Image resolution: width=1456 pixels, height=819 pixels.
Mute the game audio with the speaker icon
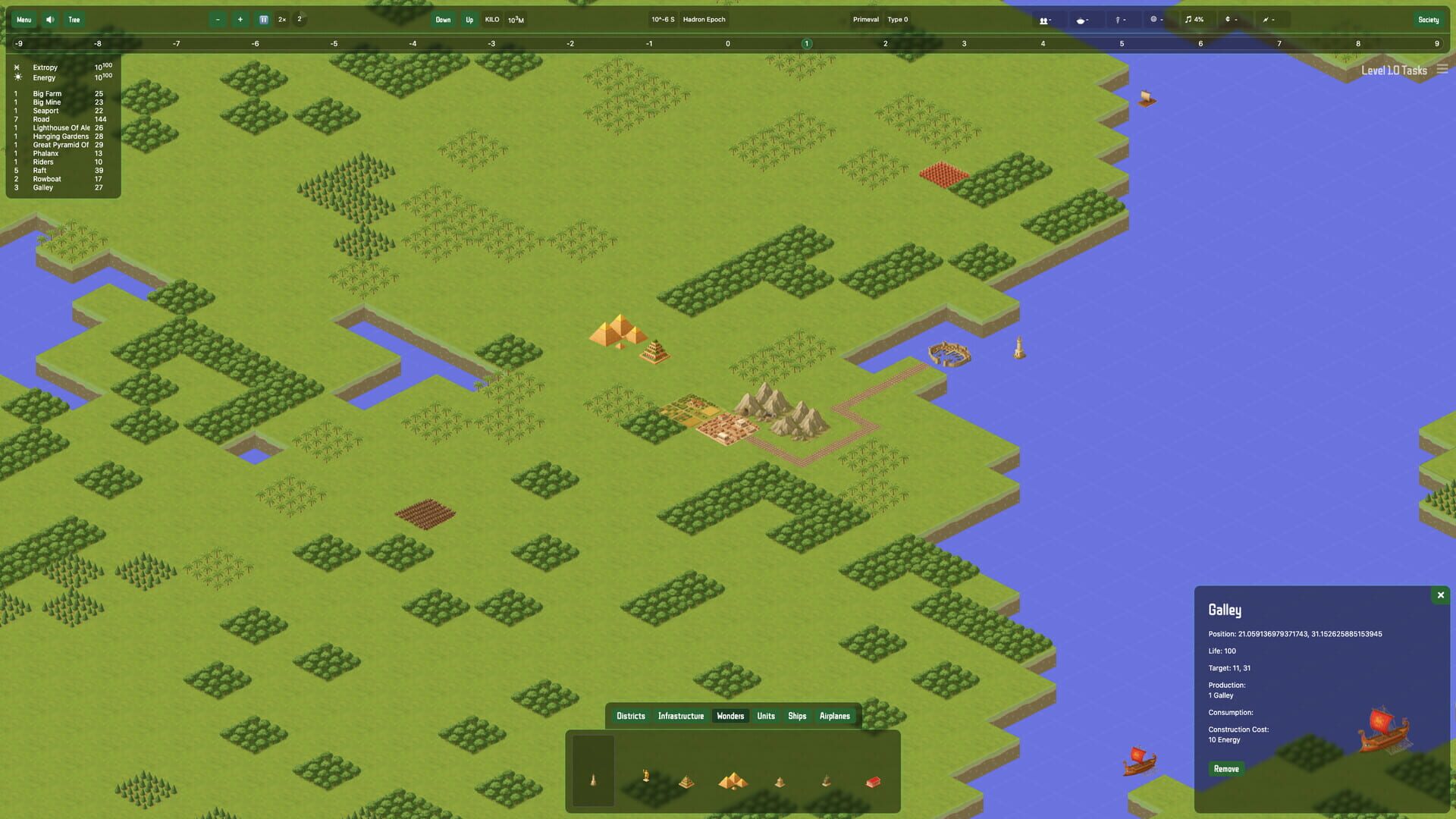[49, 20]
